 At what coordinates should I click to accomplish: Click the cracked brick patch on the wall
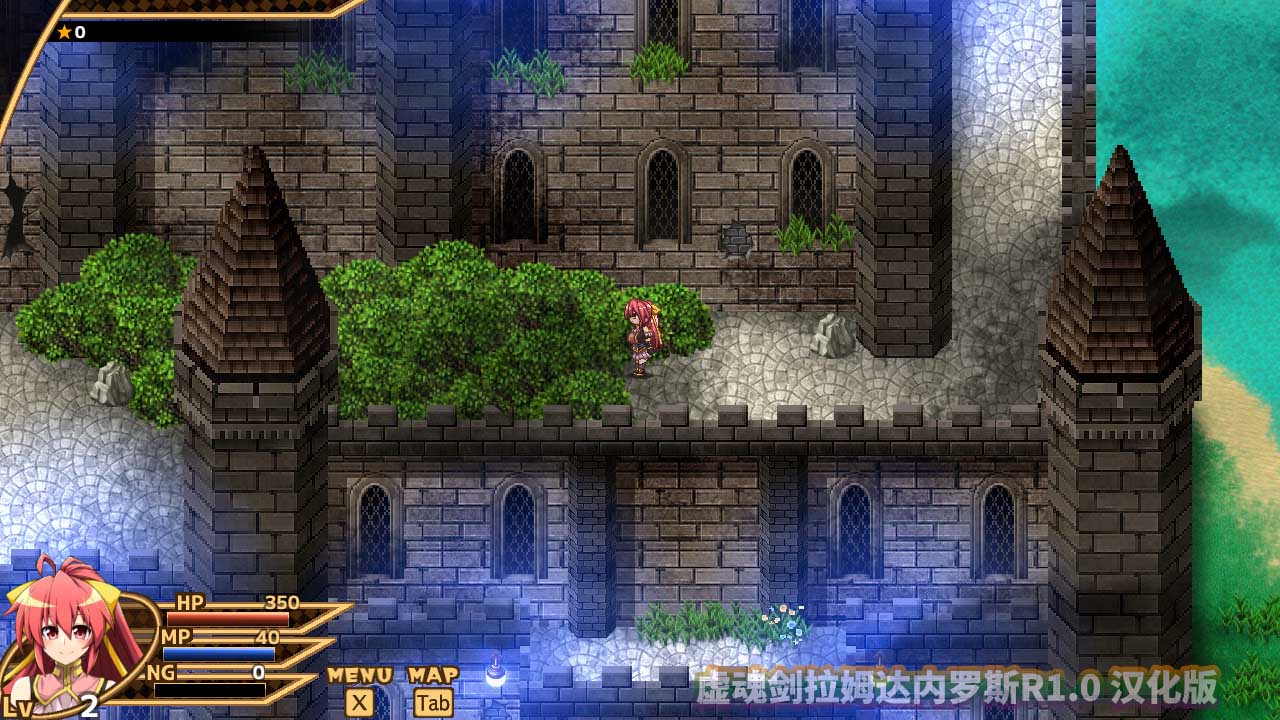click(737, 237)
